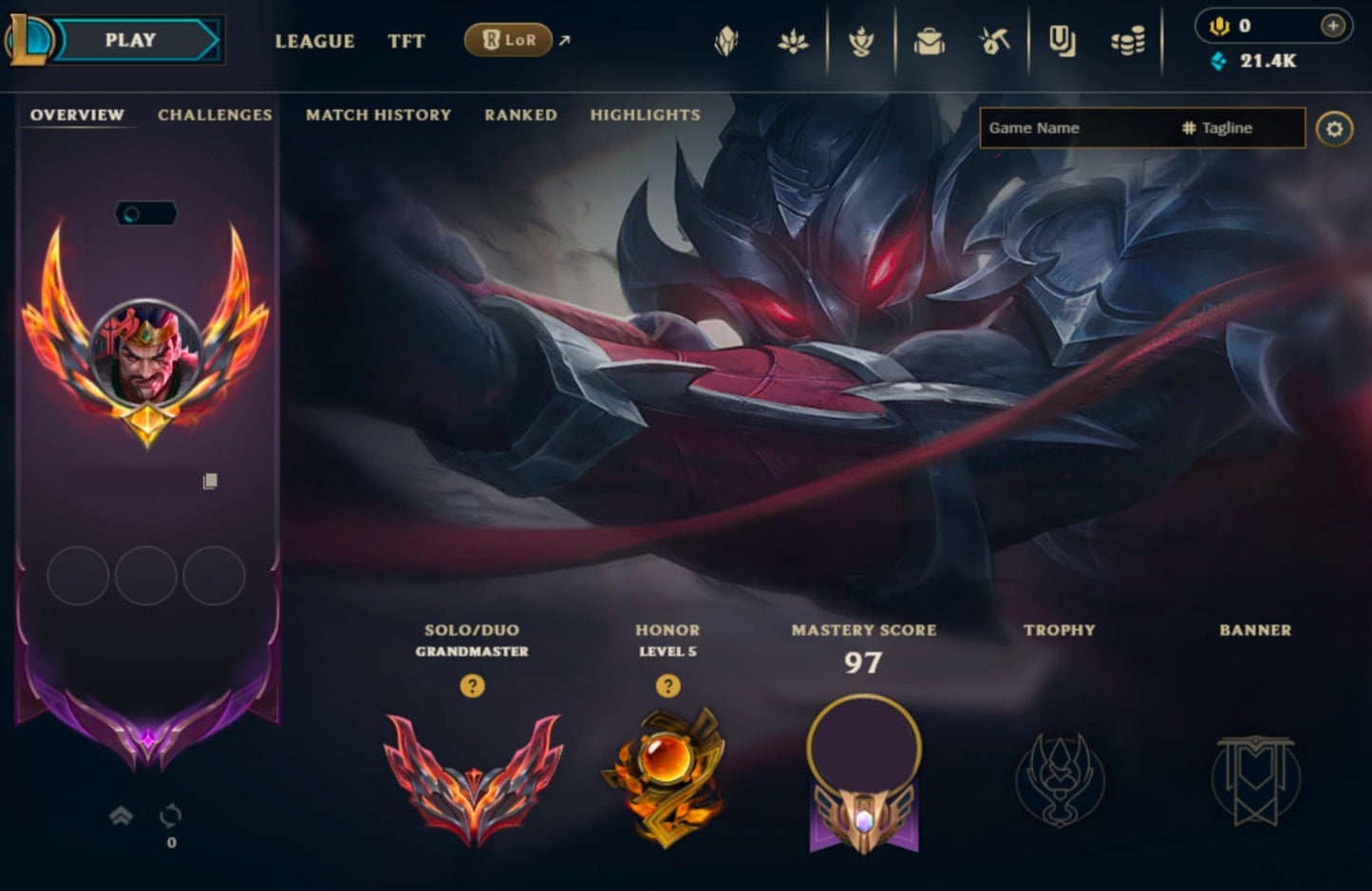1372x891 pixels.
Task: Expand the double chevron in the sidebar
Action: point(121,815)
